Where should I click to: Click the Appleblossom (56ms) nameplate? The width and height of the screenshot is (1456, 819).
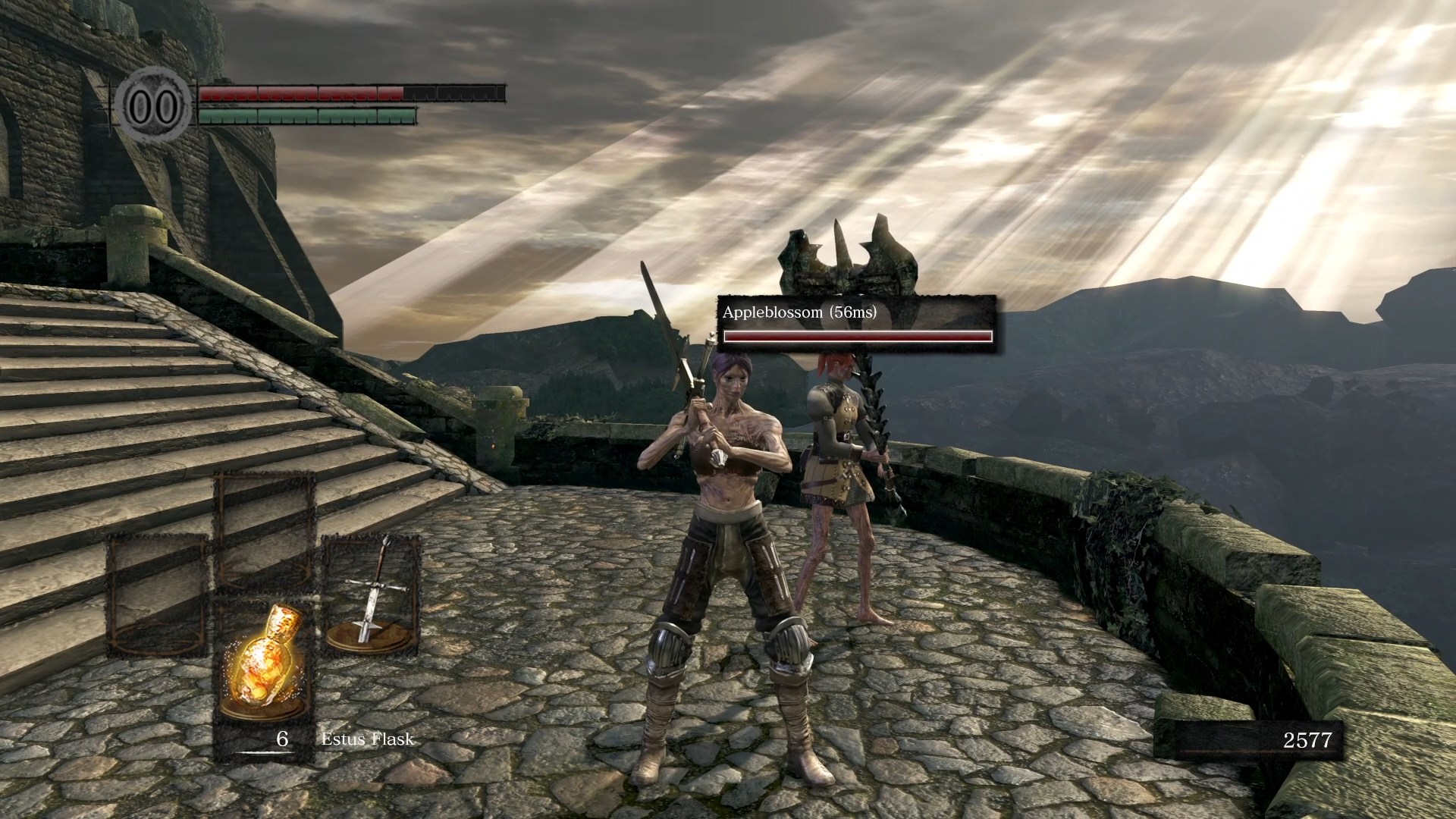(x=800, y=312)
